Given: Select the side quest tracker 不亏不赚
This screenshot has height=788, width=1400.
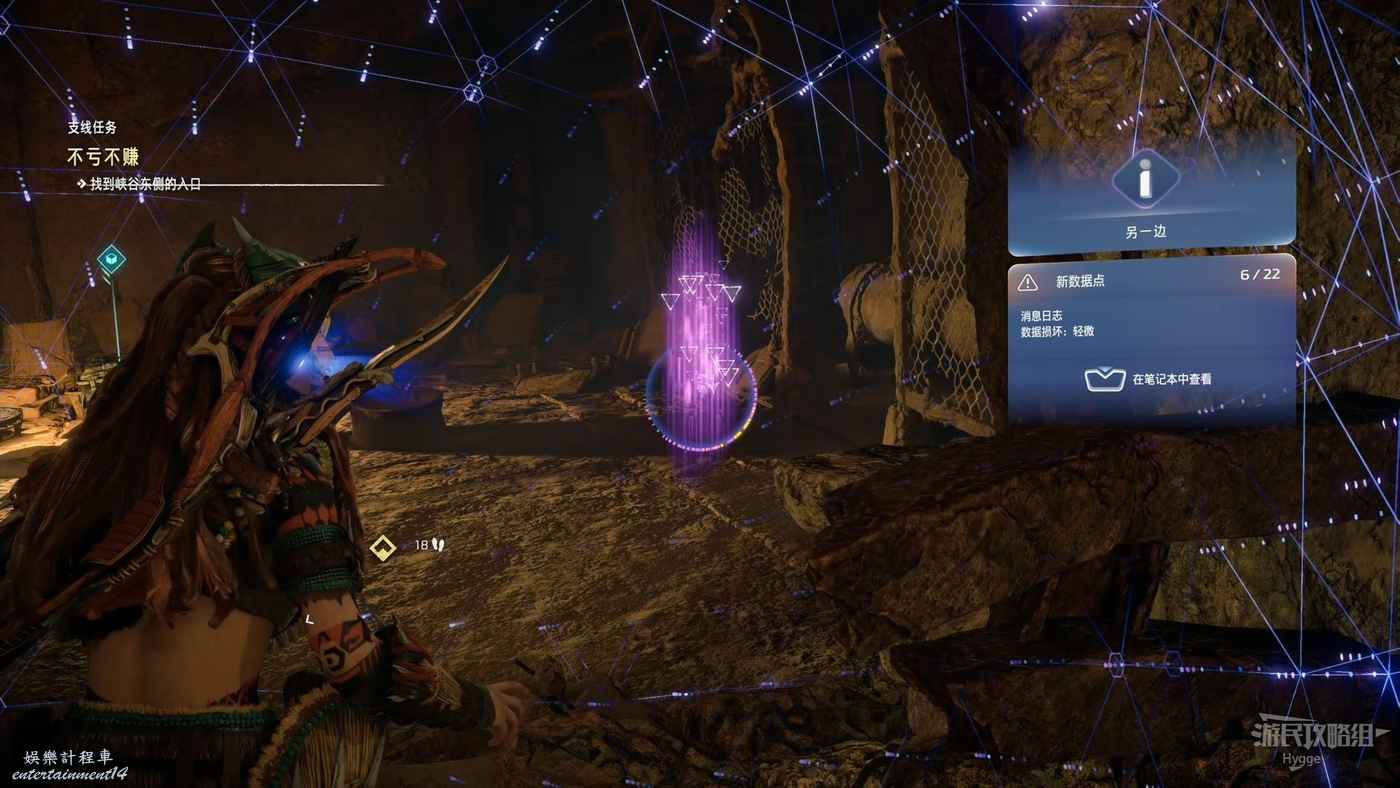Looking at the screenshot, I should pyautogui.click(x=103, y=157).
